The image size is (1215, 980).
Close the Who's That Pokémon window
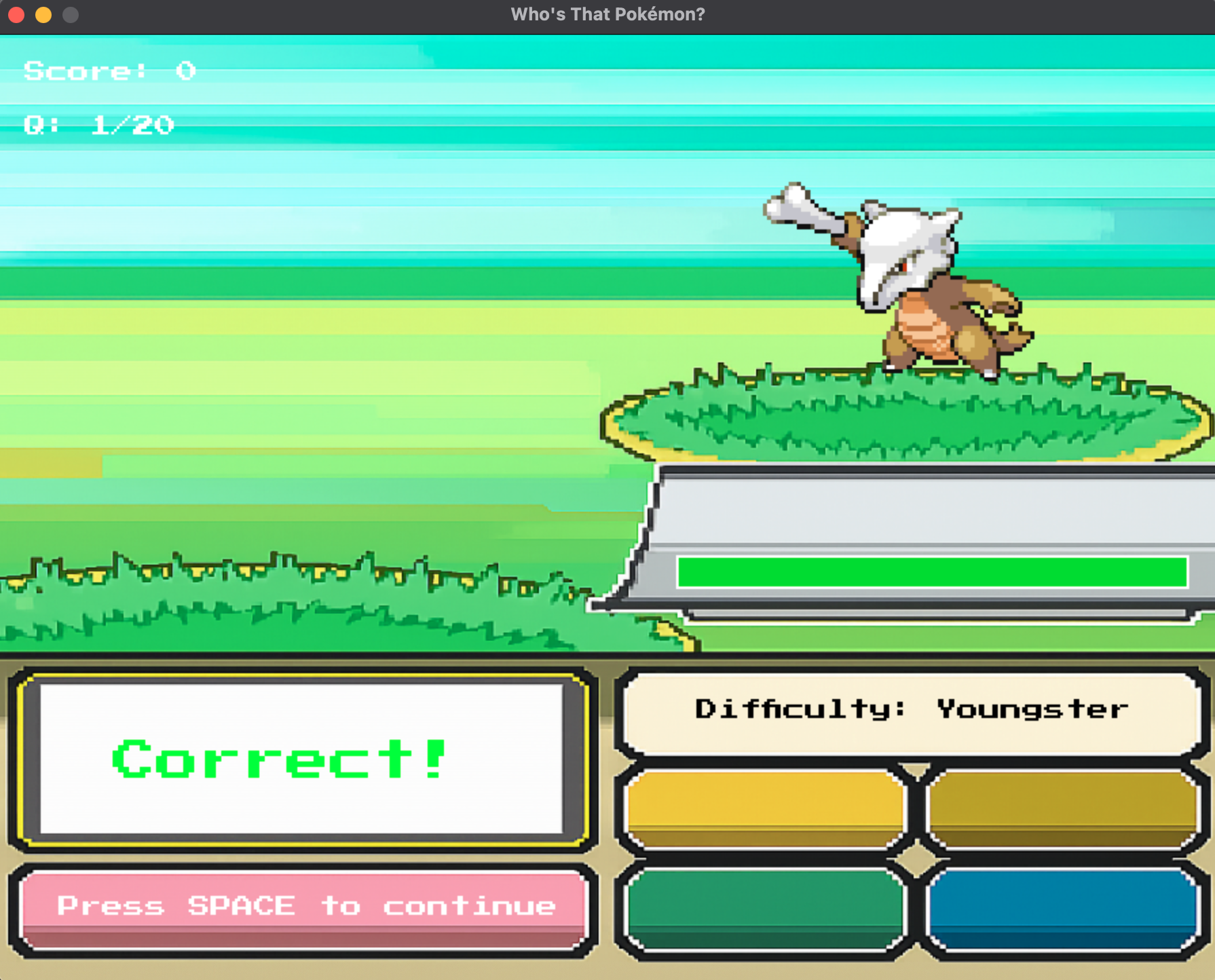coord(16,14)
